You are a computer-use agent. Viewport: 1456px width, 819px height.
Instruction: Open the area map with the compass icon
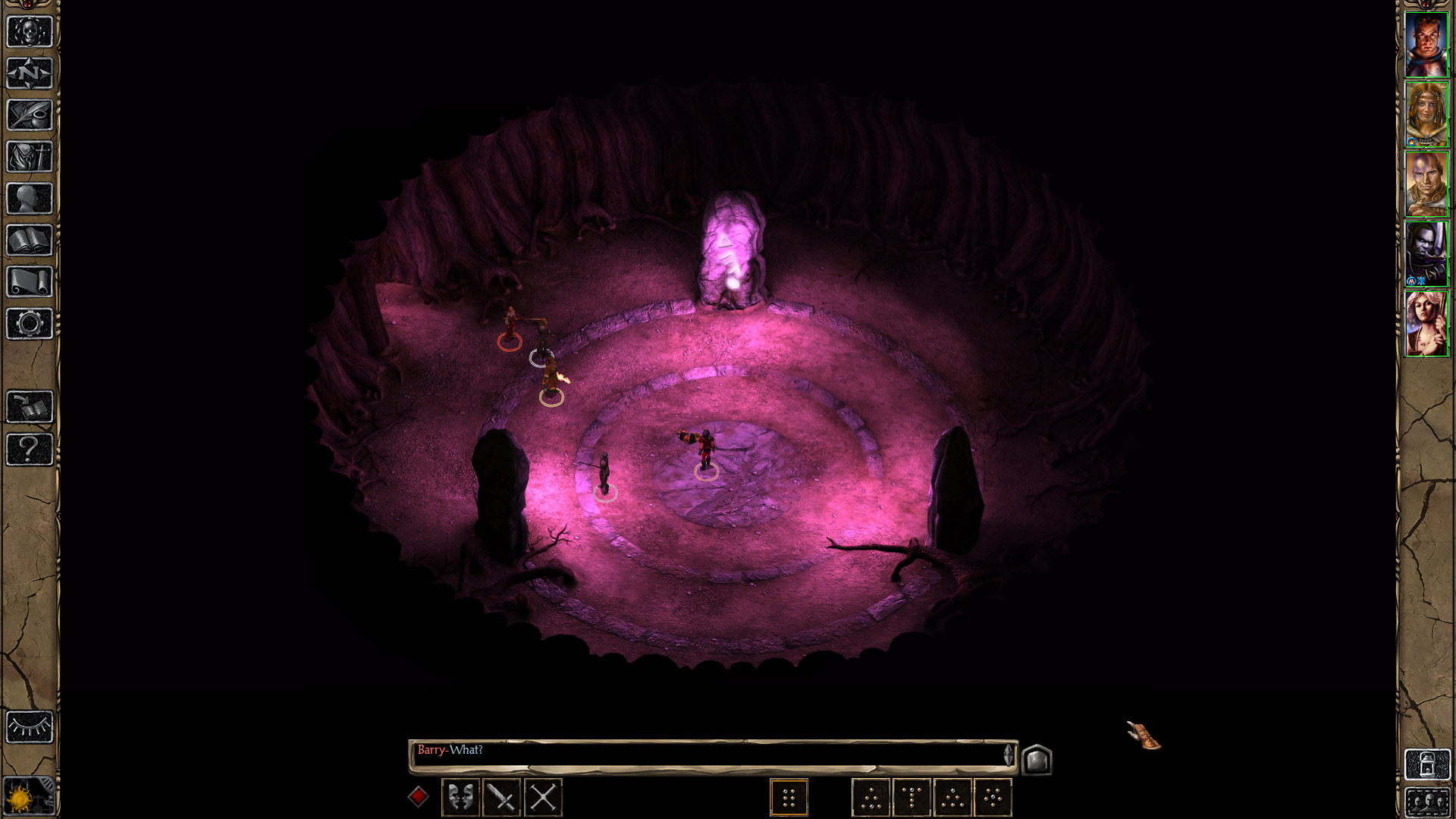pos(30,74)
